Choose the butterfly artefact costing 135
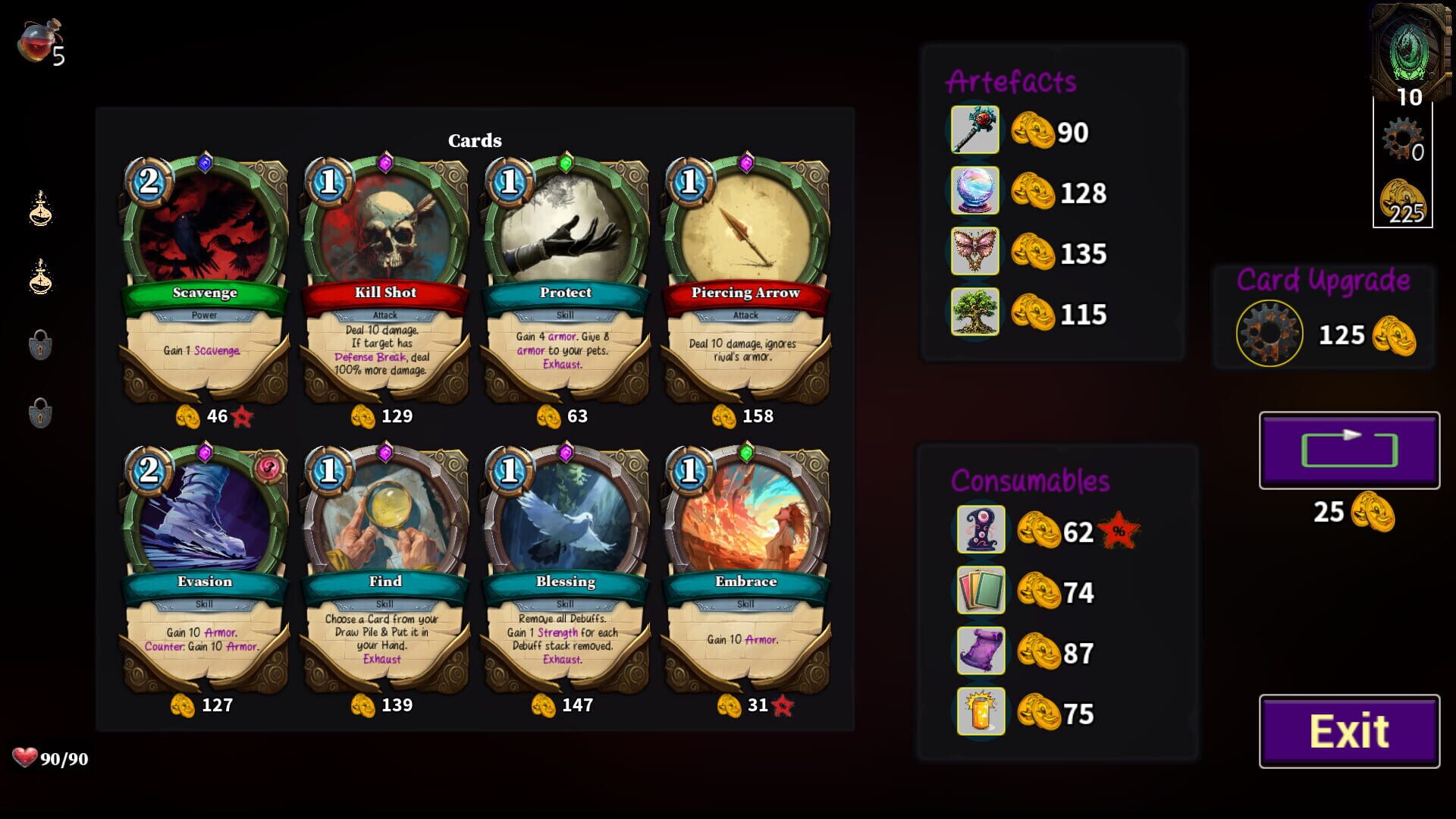 (x=974, y=253)
